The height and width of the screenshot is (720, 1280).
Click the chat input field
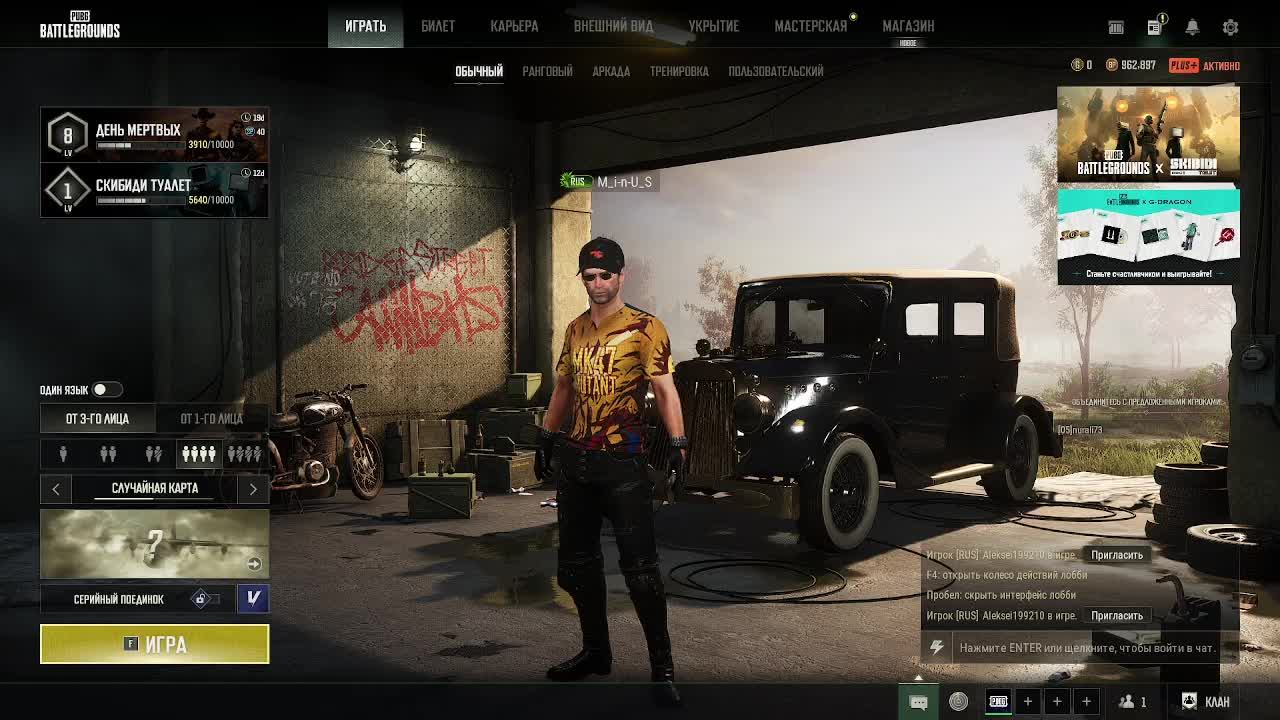tap(1087, 648)
